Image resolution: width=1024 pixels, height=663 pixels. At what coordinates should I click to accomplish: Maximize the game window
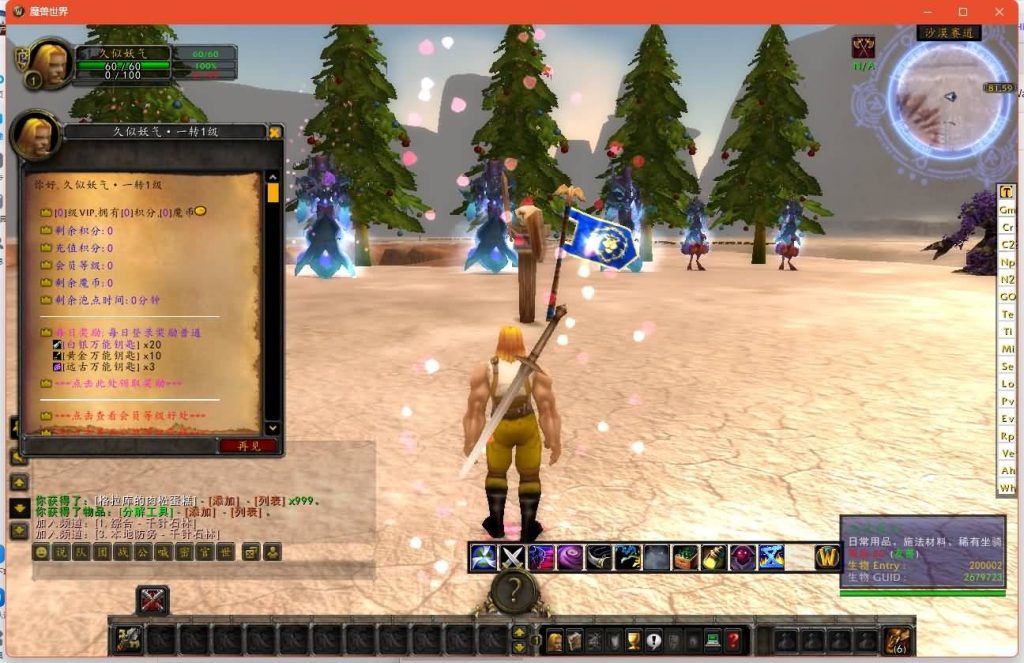pos(962,11)
